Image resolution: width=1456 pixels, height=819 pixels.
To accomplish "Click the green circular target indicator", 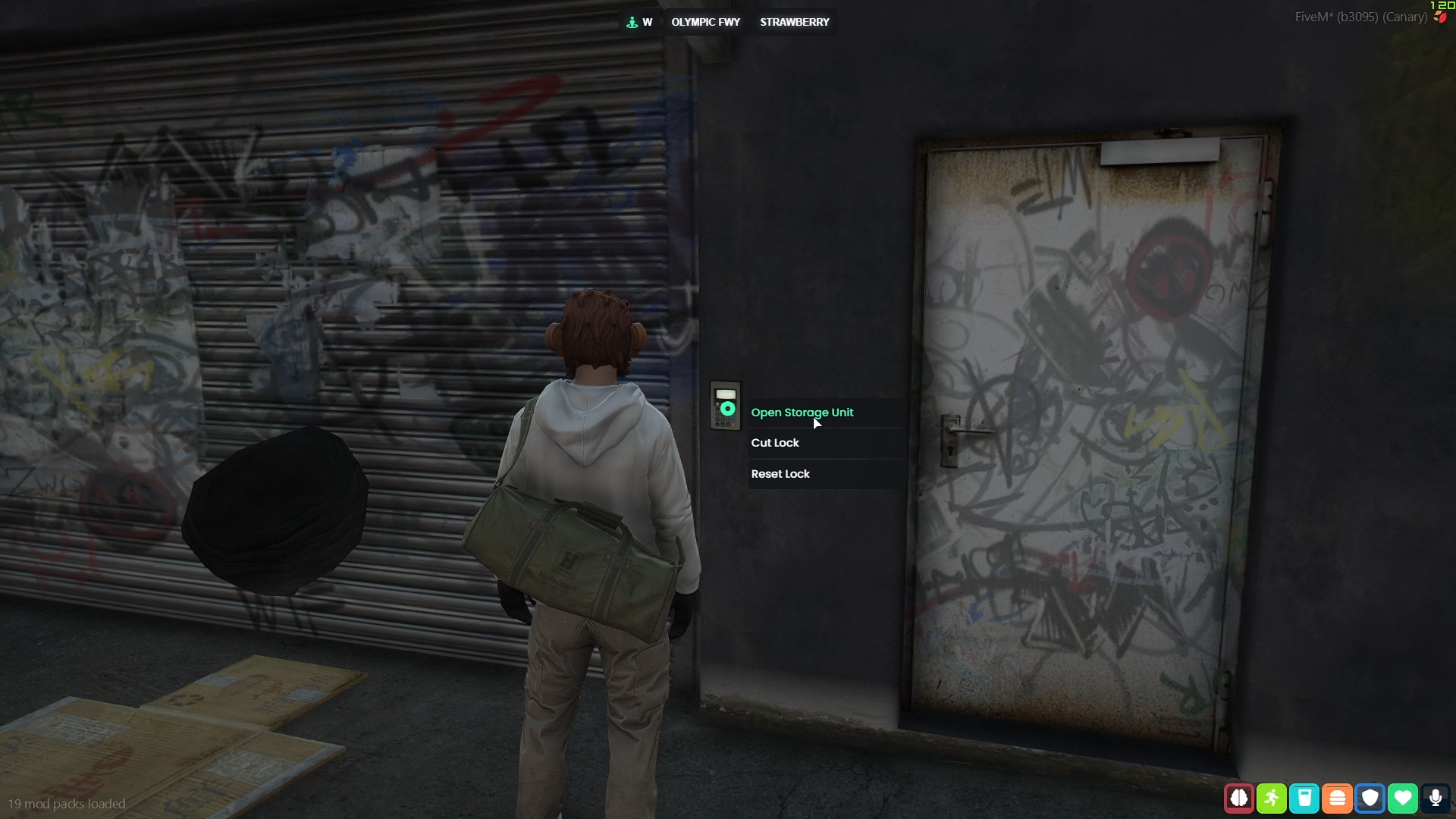I will pyautogui.click(x=727, y=409).
